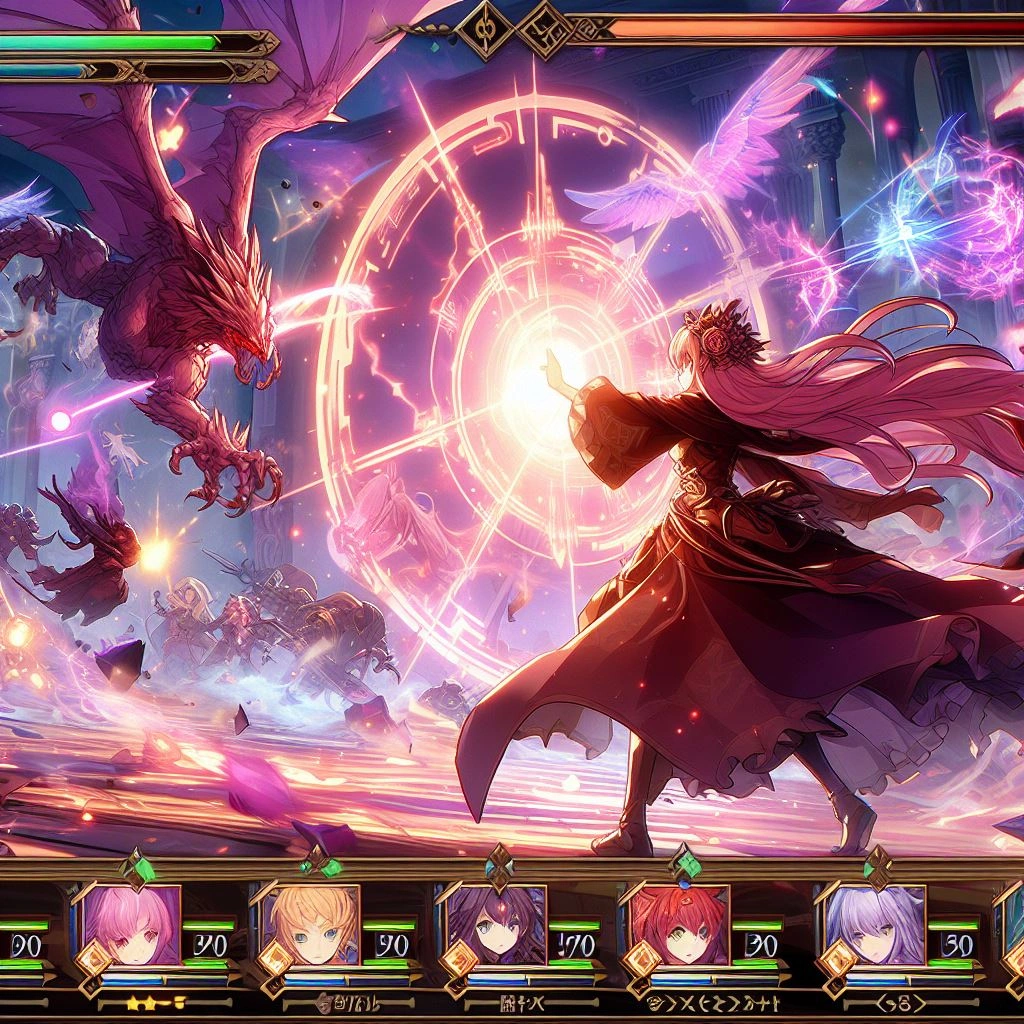The image size is (1024, 1024).
Task: Select the pink-haired party member portrait
Action: coord(131,923)
